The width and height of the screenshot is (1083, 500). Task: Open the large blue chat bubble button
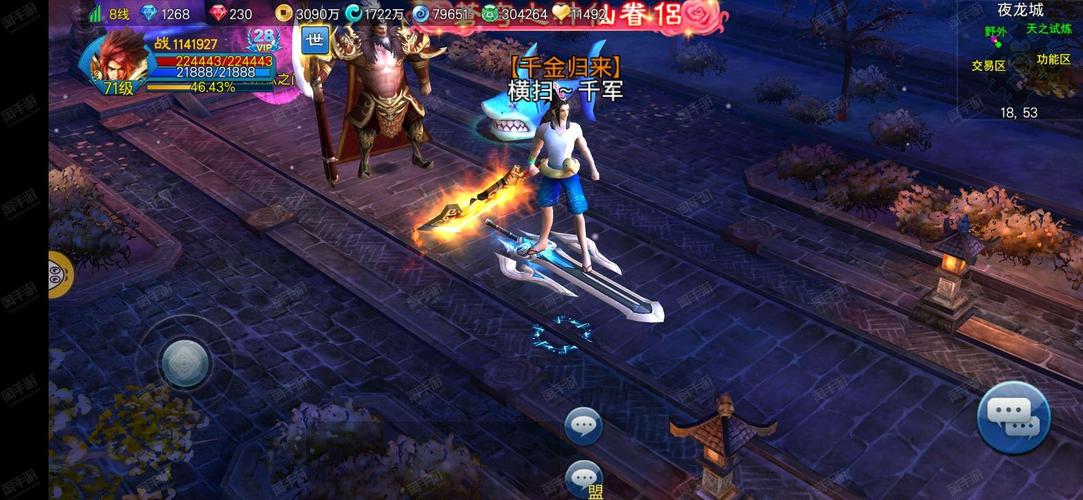click(x=1013, y=418)
